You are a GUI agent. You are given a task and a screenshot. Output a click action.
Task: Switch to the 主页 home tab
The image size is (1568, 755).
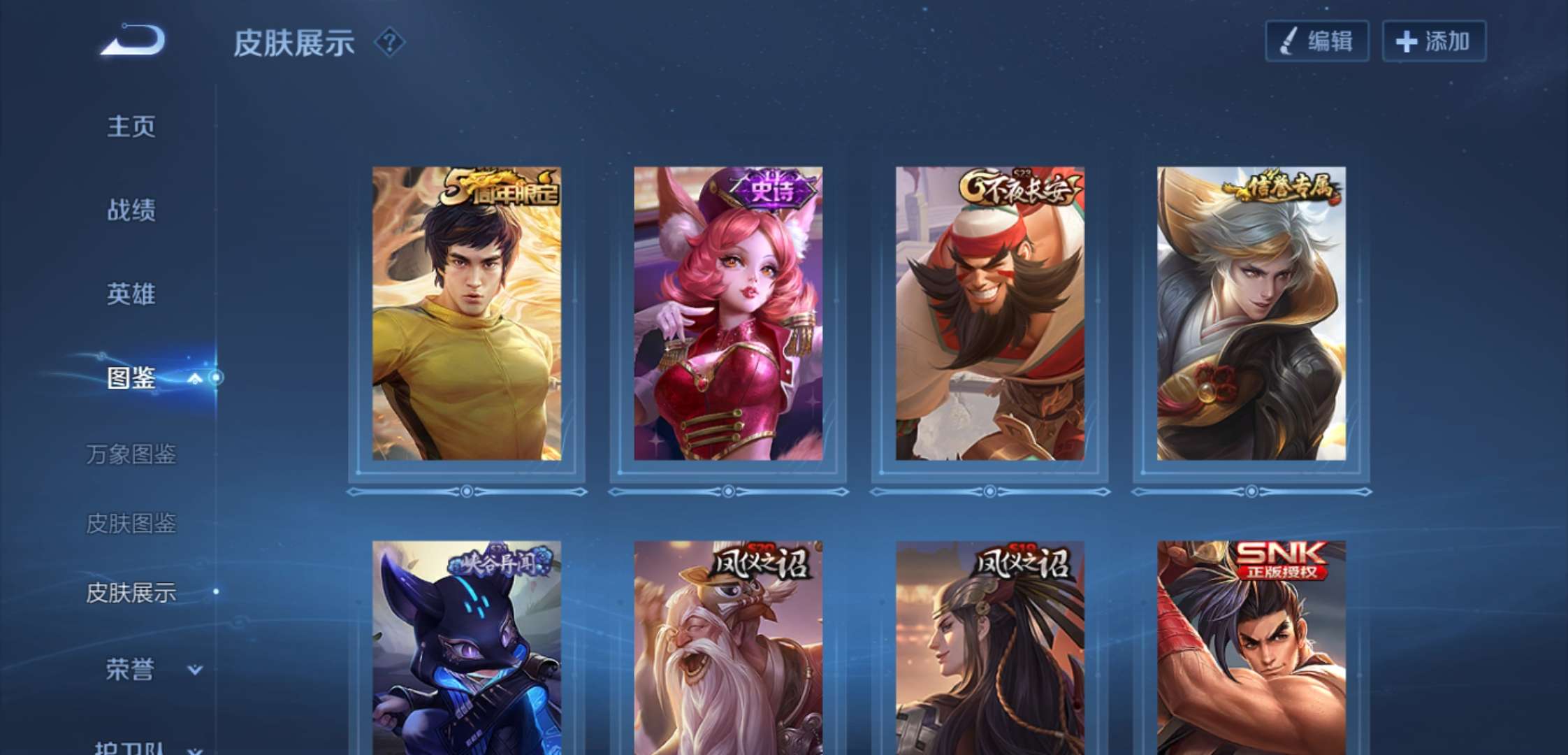pos(131,127)
